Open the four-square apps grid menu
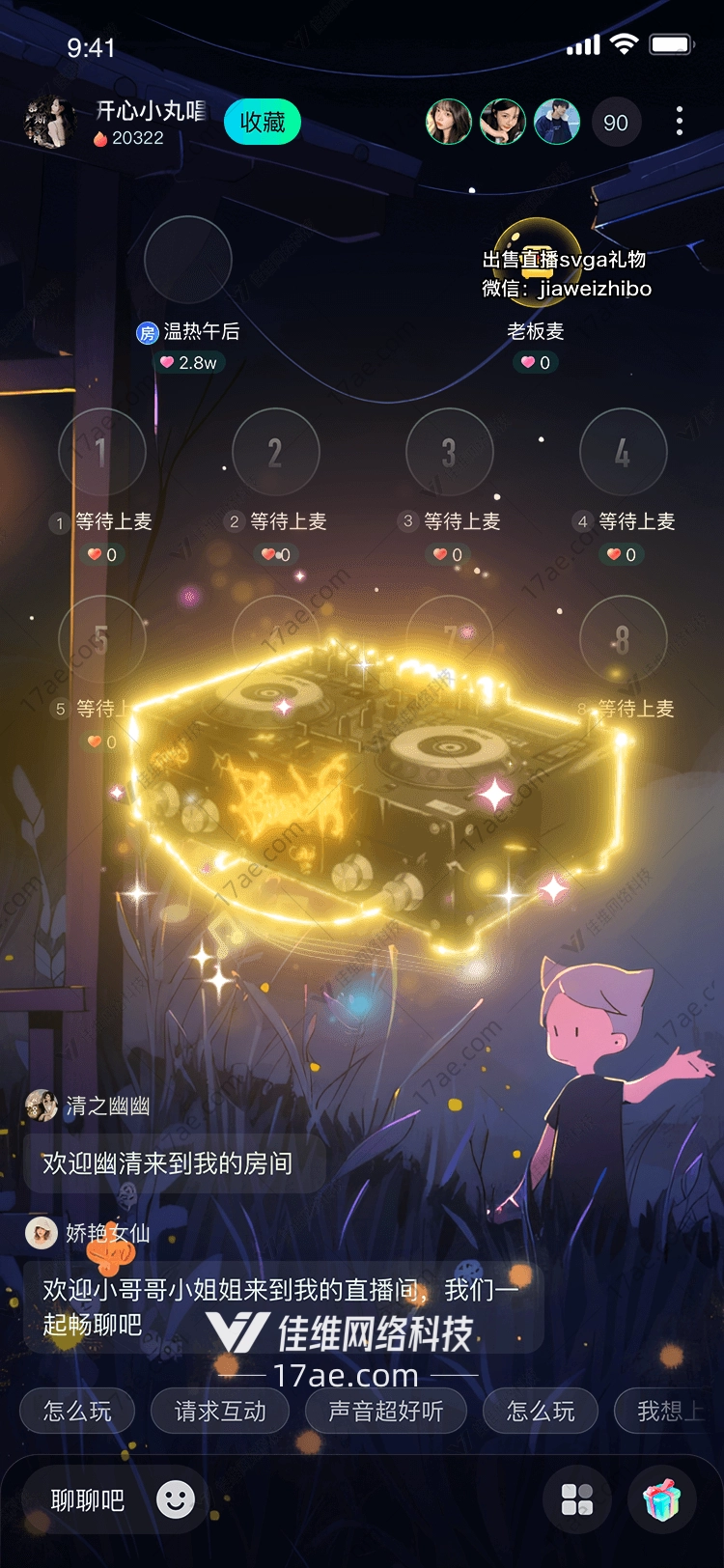Screen dimensions: 724x1568 click(577, 1500)
